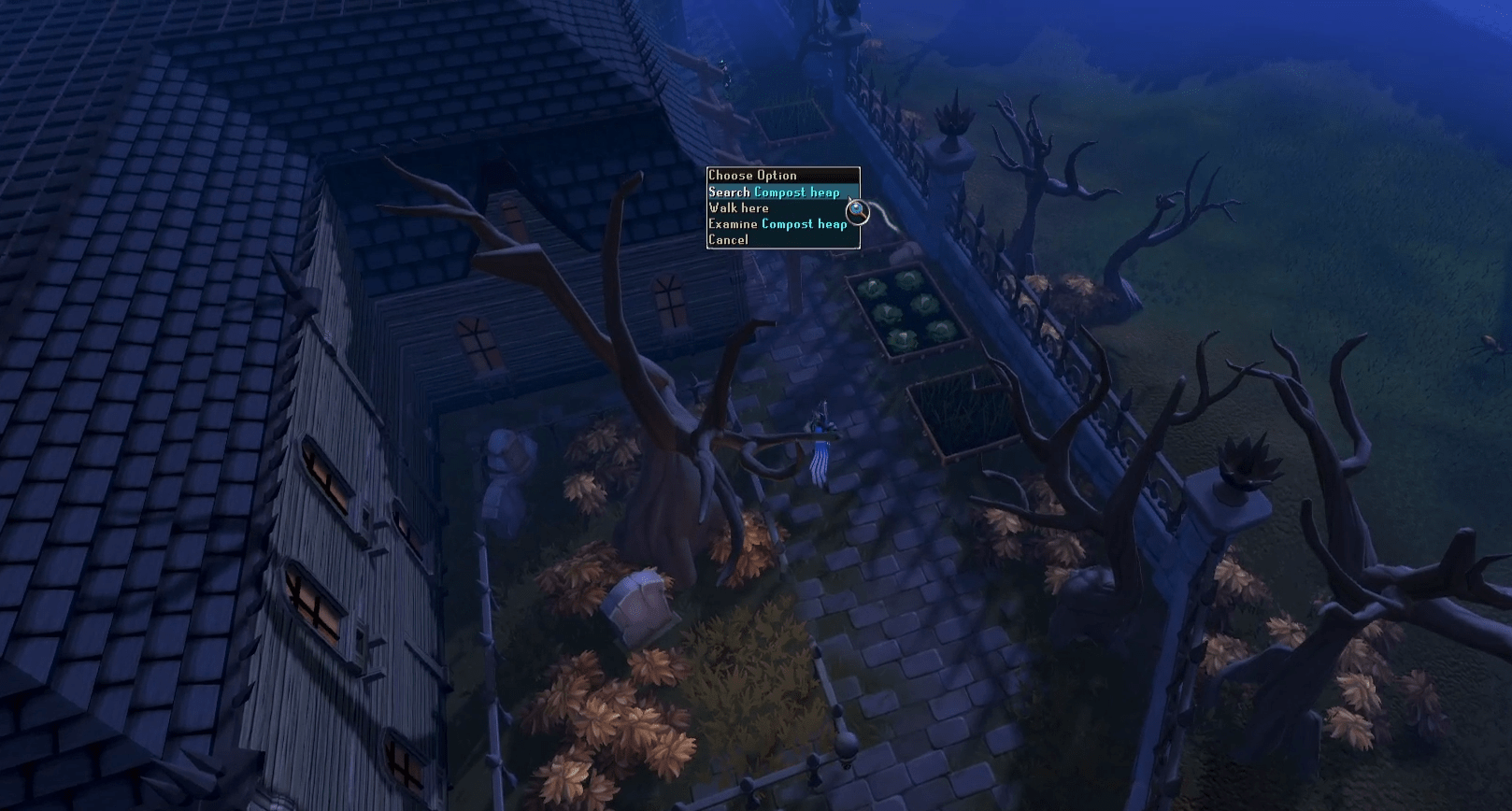Select Cancel to dismiss the menu
Screen dimensions: 1512x811
(728, 239)
